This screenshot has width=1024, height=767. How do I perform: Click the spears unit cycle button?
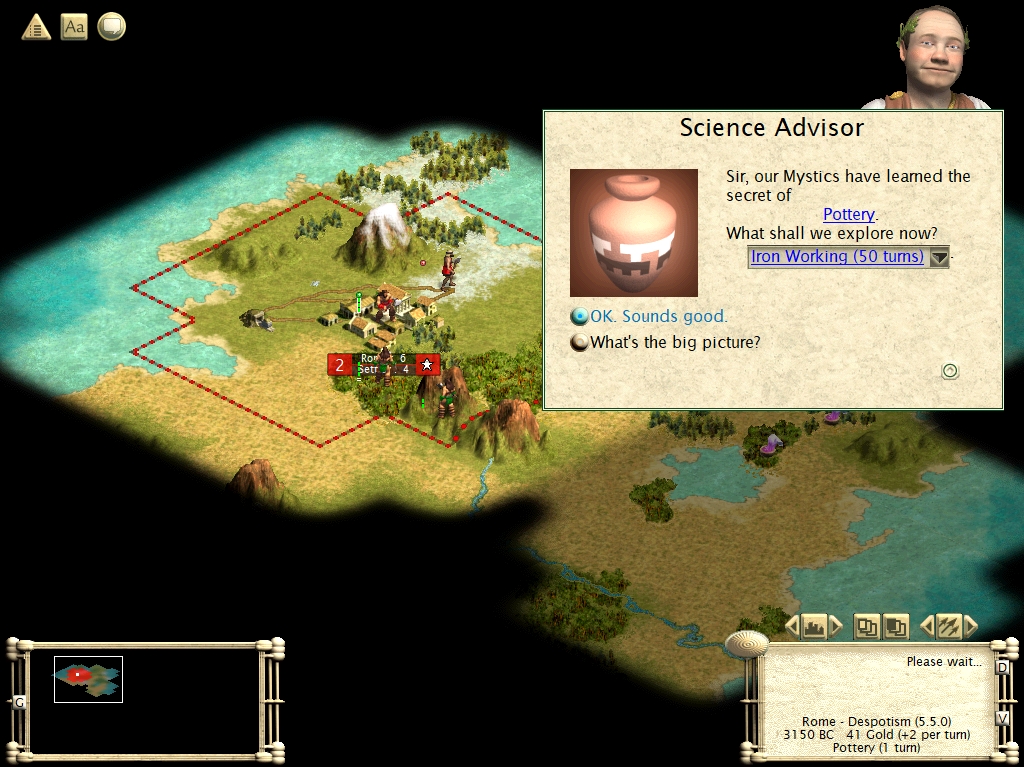[x=948, y=627]
